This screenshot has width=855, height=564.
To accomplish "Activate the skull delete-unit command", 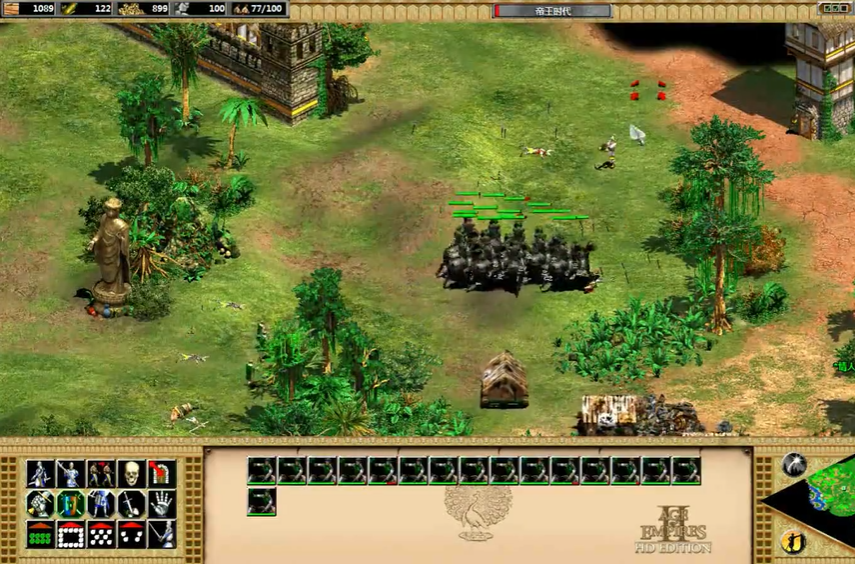I will click(132, 474).
